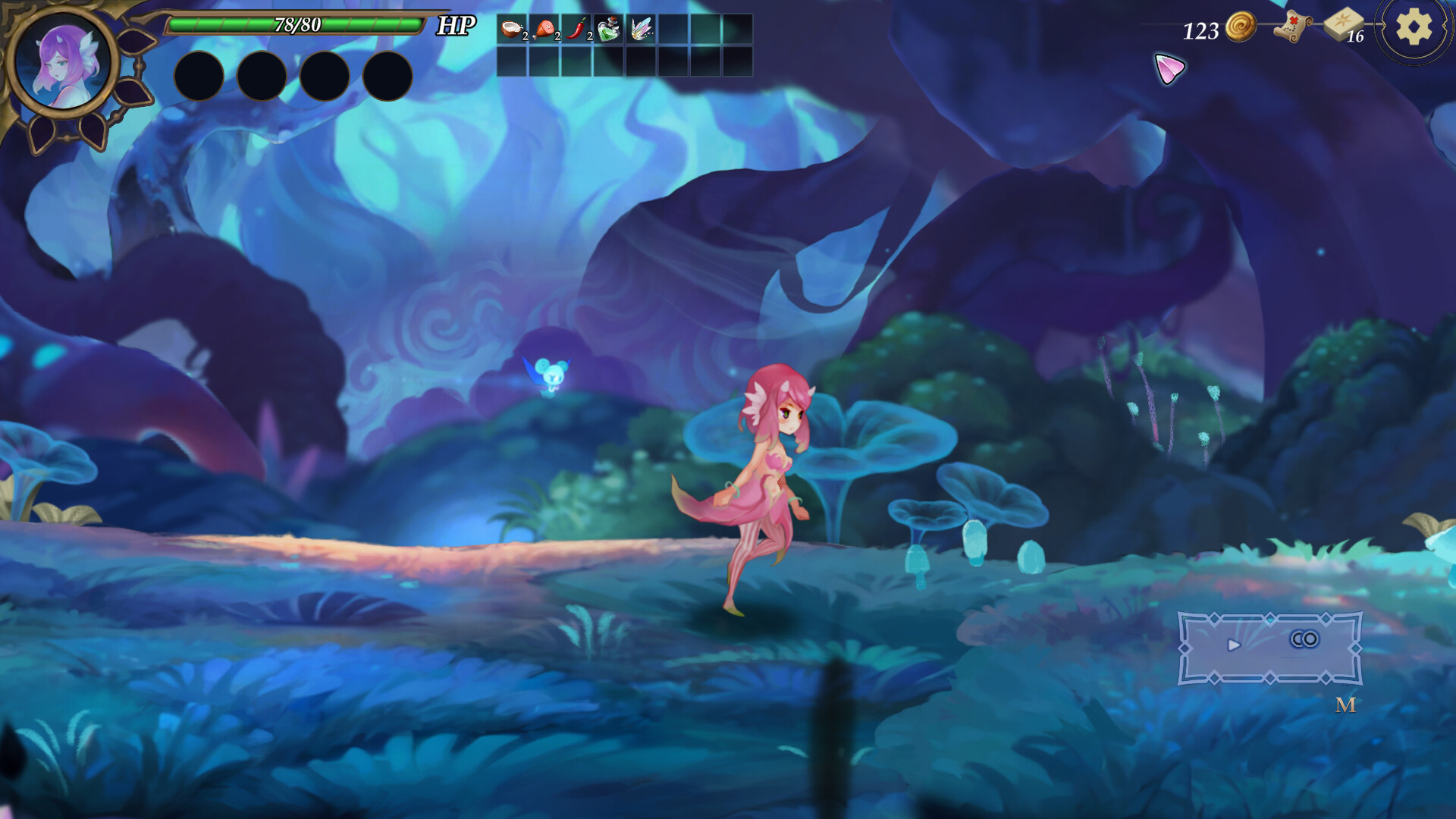
Task: Select the fourth empty skill slot circle
Action: pyautogui.click(x=383, y=76)
